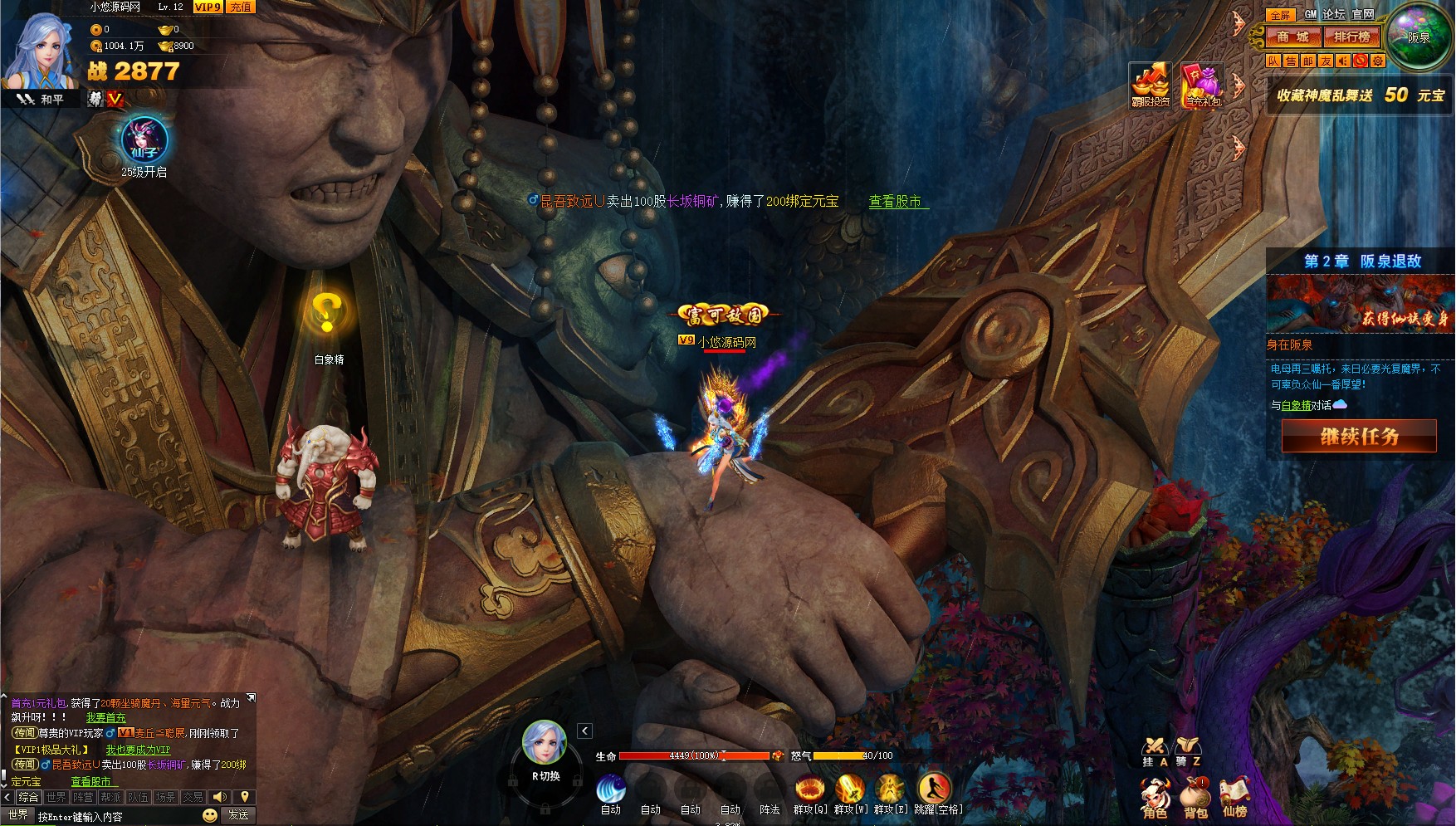
Task: Open the 论坛 forum link
Action: (x=1334, y=14)
